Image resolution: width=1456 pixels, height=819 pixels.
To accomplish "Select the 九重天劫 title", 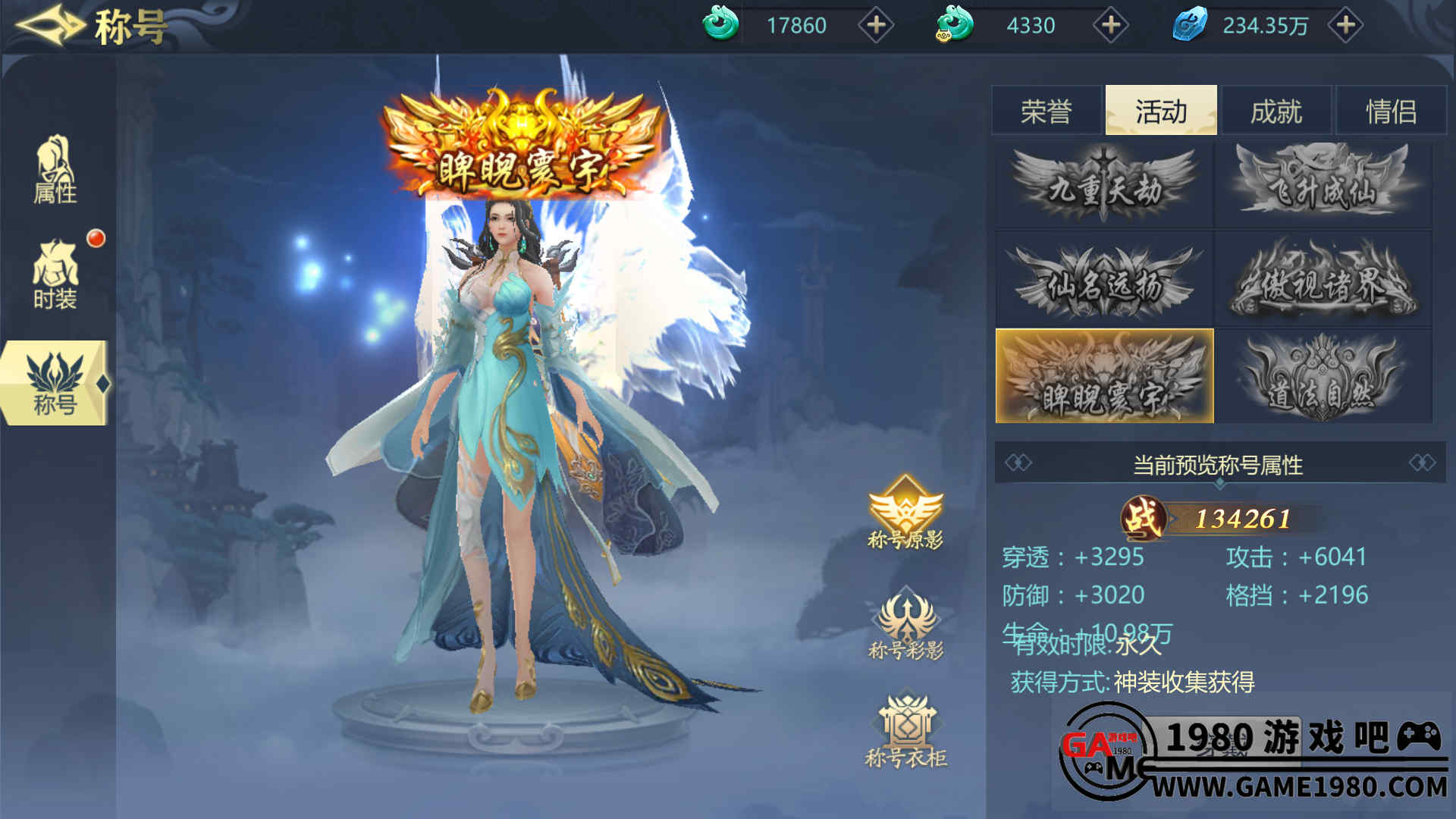I will [x=1104, y=185].
